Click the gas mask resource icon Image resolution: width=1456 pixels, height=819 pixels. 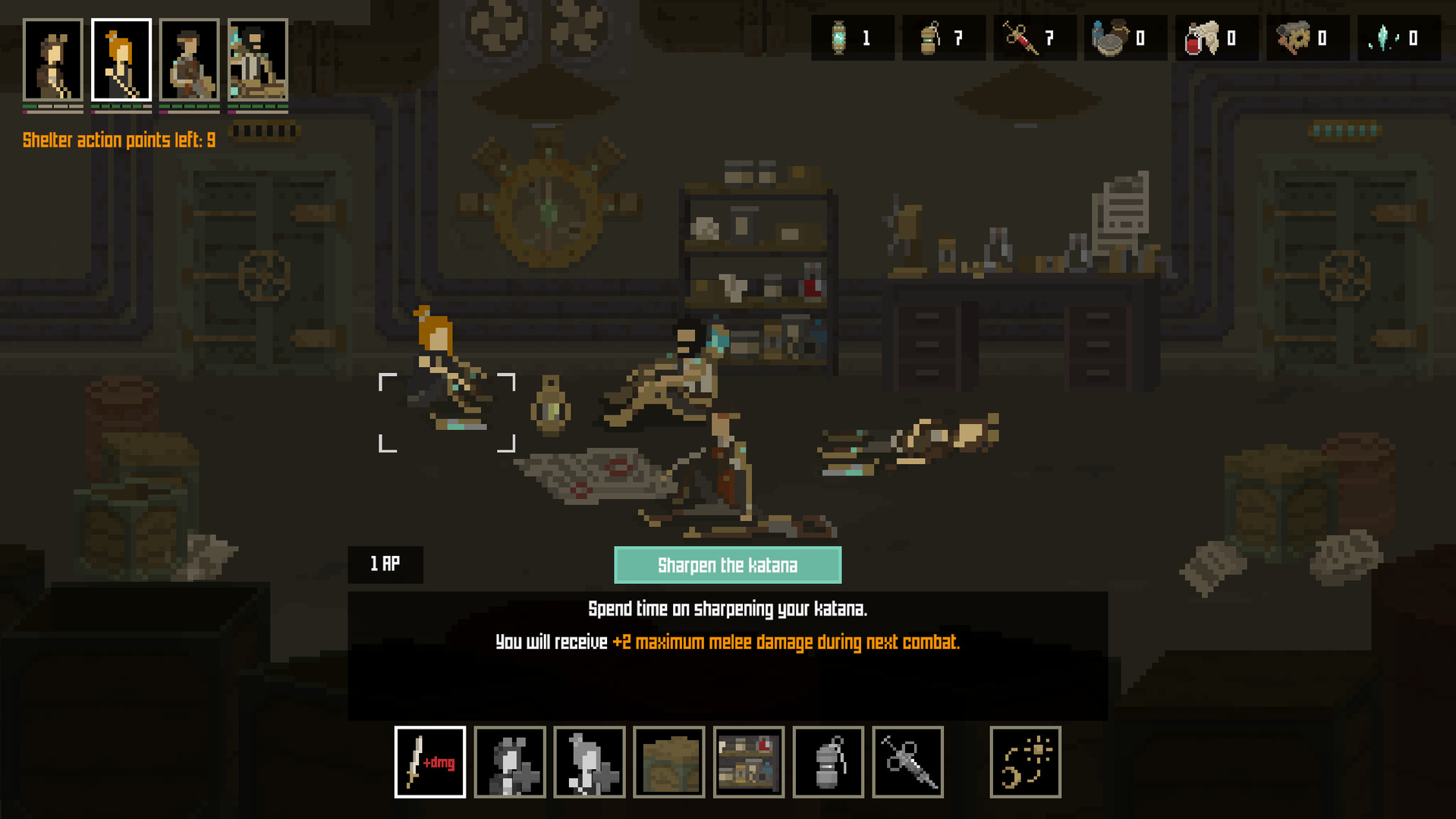pos(1307,37)
